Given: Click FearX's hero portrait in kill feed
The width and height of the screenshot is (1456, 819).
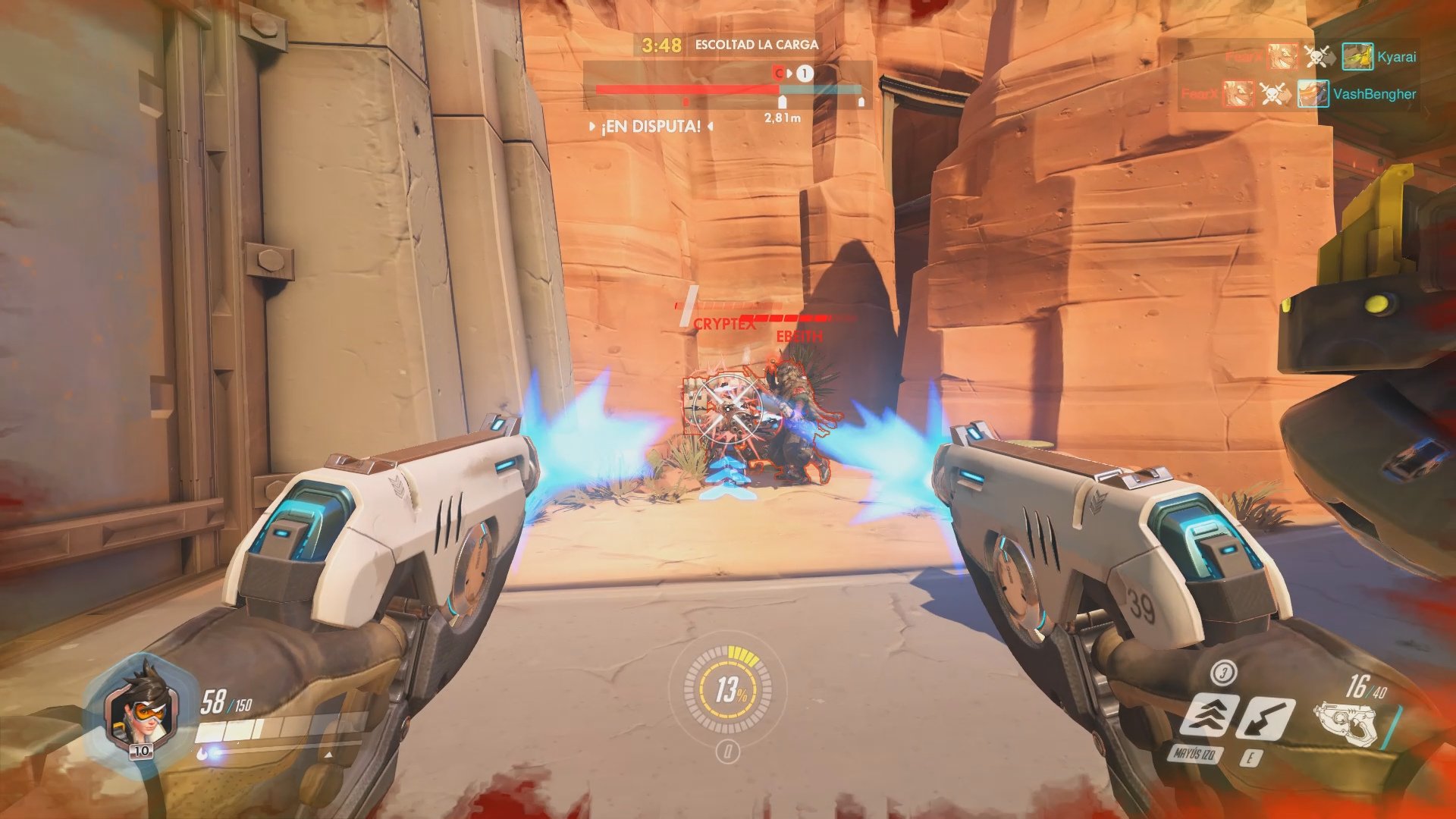Looking at the screenshot, I should click(x=1282, y=56).
